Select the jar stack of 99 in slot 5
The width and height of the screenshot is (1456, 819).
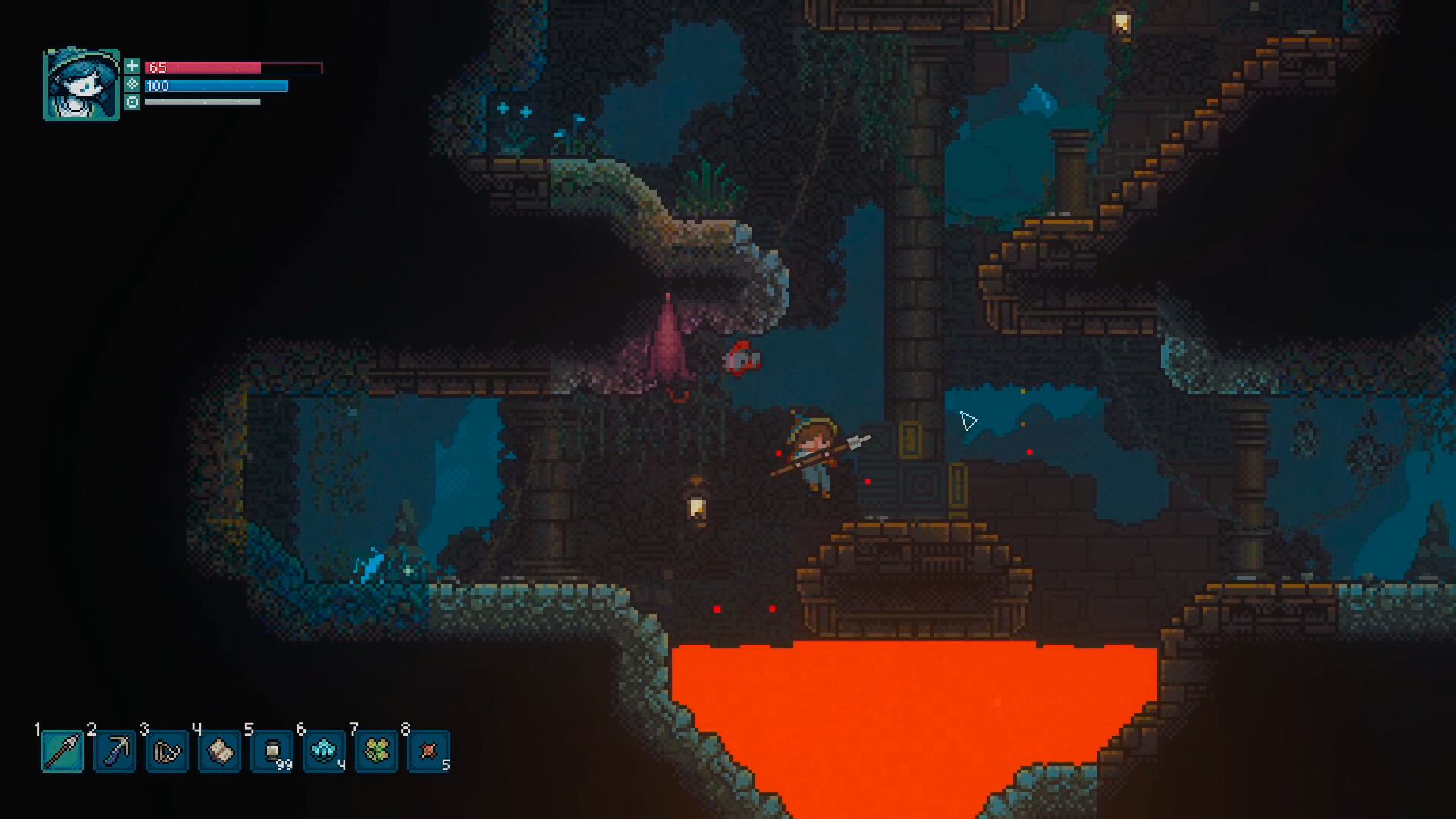(x=271, y=752)
